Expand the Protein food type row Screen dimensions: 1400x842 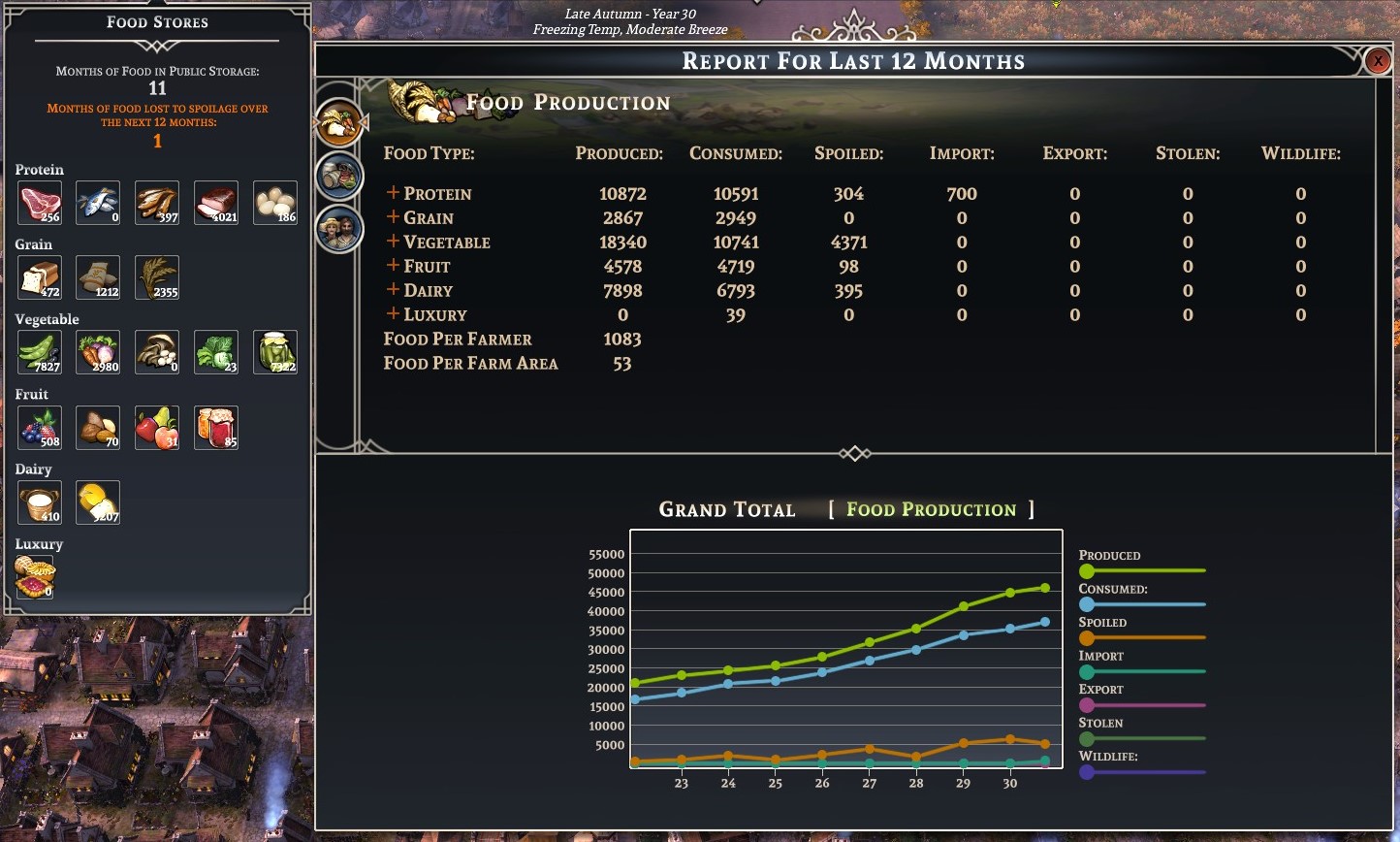(393, 193)
